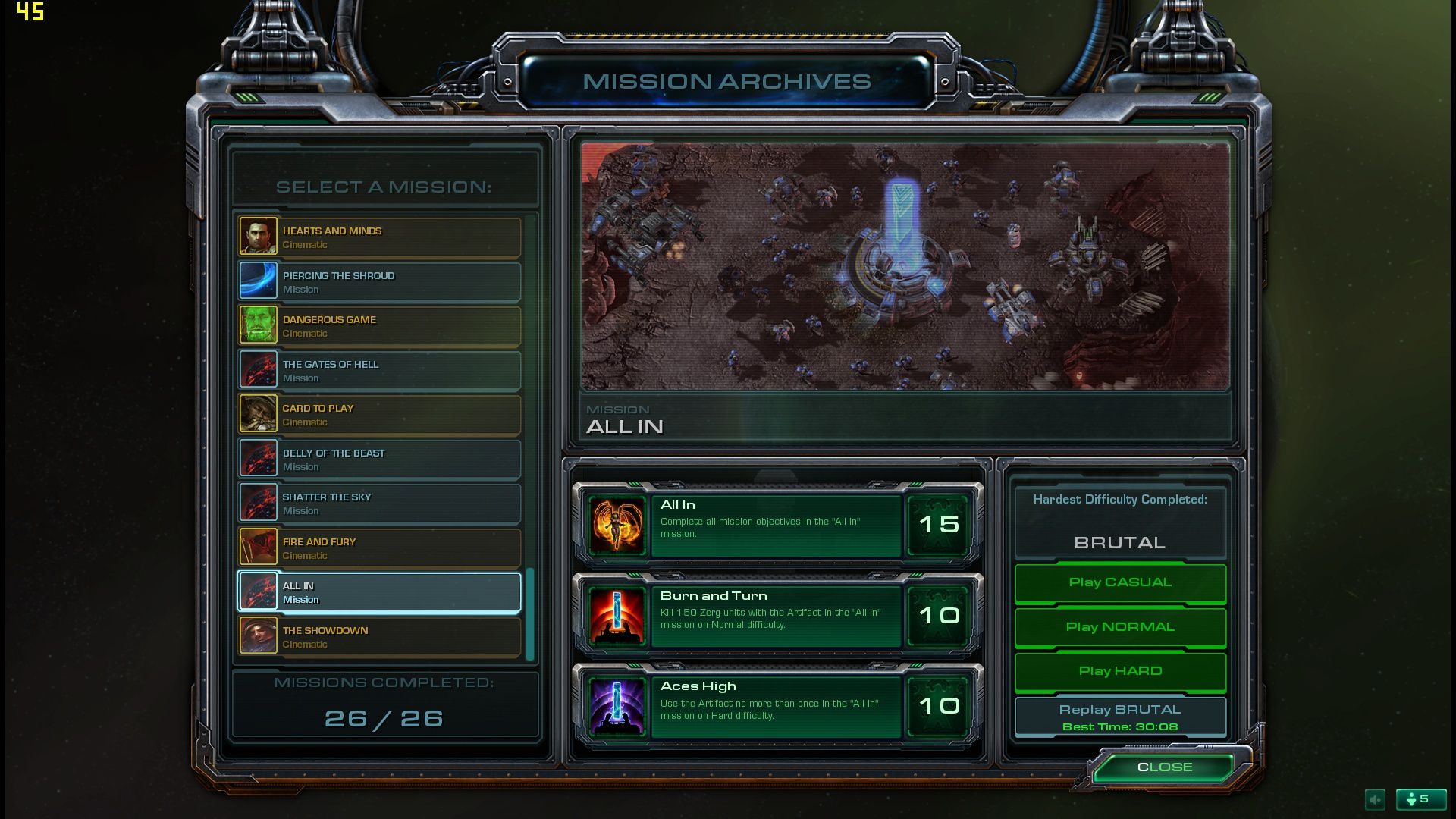Open The Gates of Hell mission
Screen dimensions: 1456x819
(x=379, y=371)
